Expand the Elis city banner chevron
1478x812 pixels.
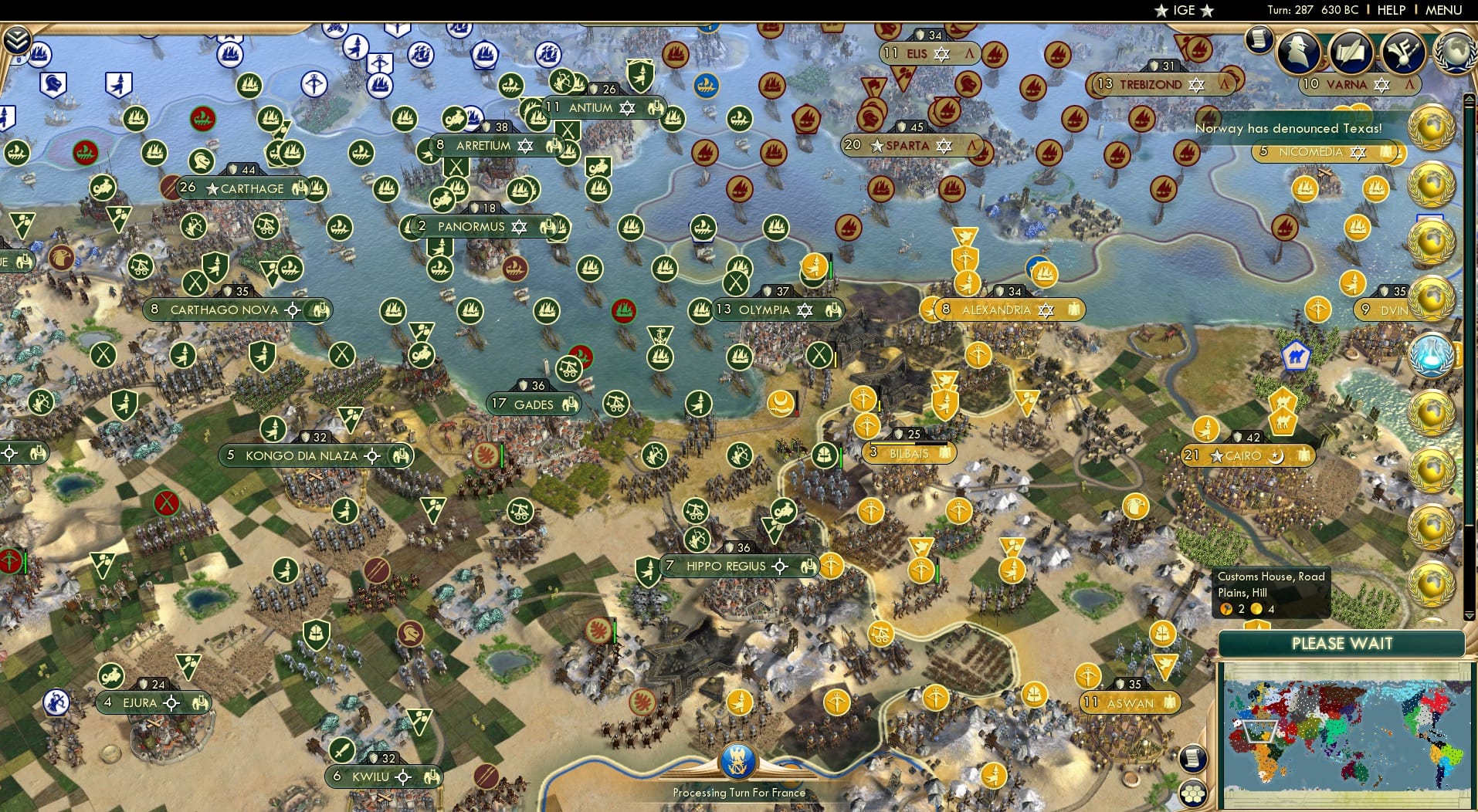969,53
